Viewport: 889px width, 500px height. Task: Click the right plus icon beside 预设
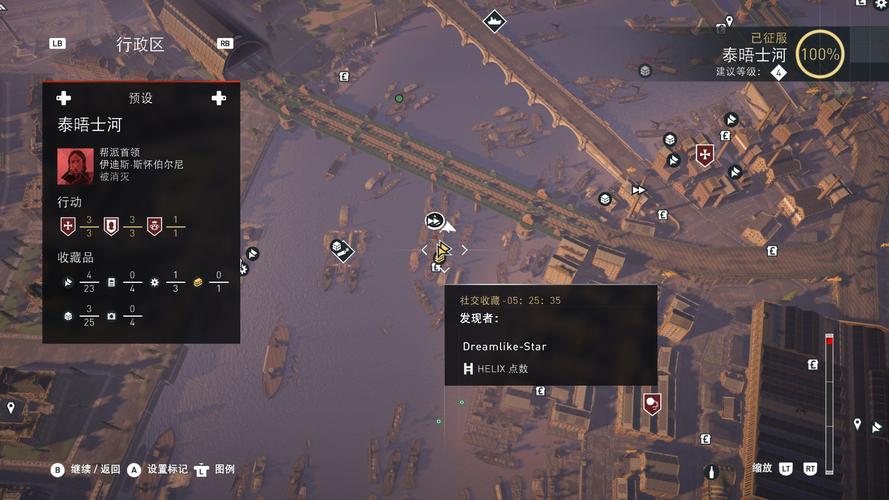218,98
